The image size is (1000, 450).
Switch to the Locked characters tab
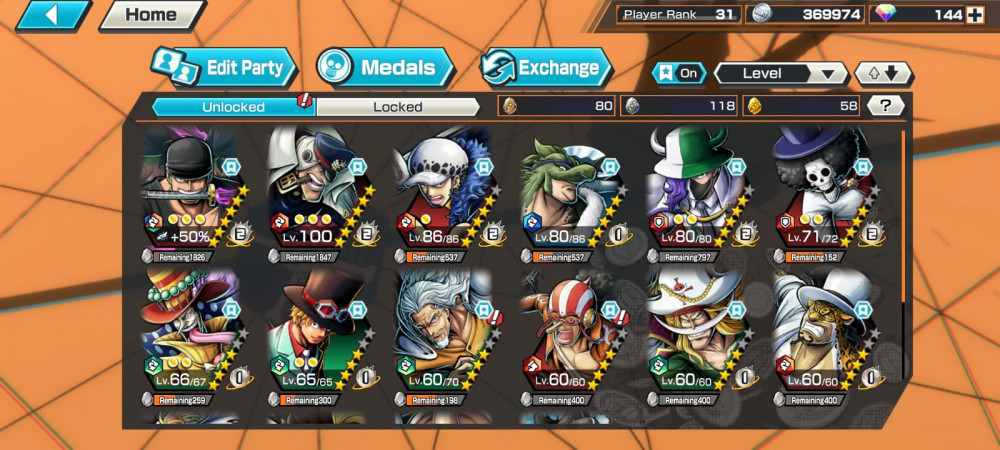click(x=398, y=106)
